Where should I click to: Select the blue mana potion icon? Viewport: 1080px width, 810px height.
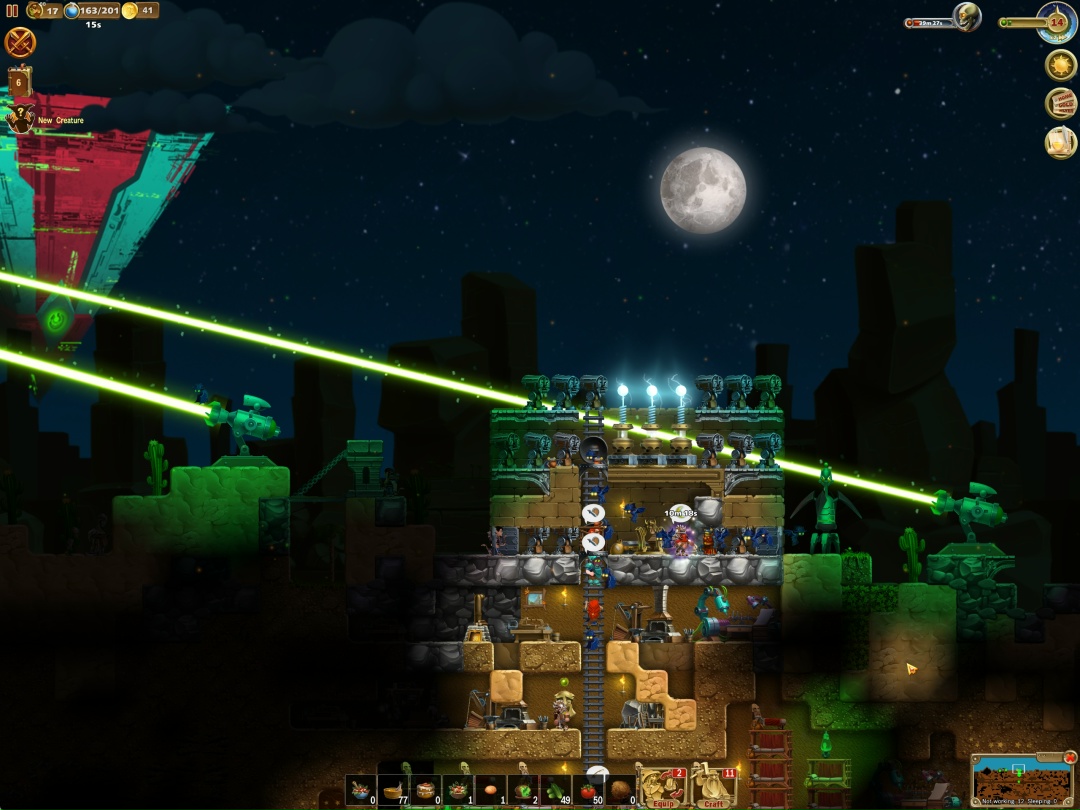[72, 11]
